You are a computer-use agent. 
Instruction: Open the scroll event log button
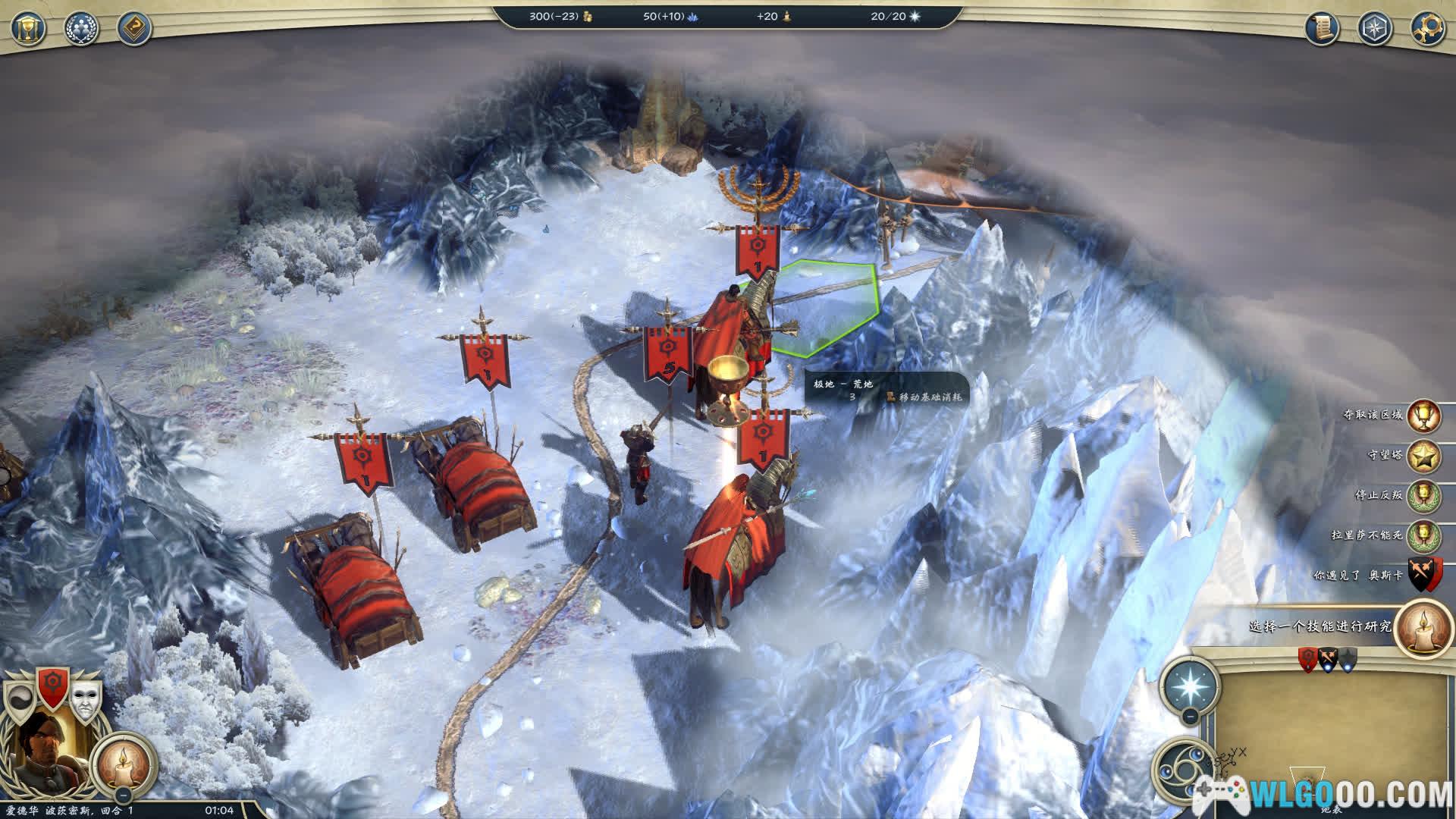click(1322, 28)
